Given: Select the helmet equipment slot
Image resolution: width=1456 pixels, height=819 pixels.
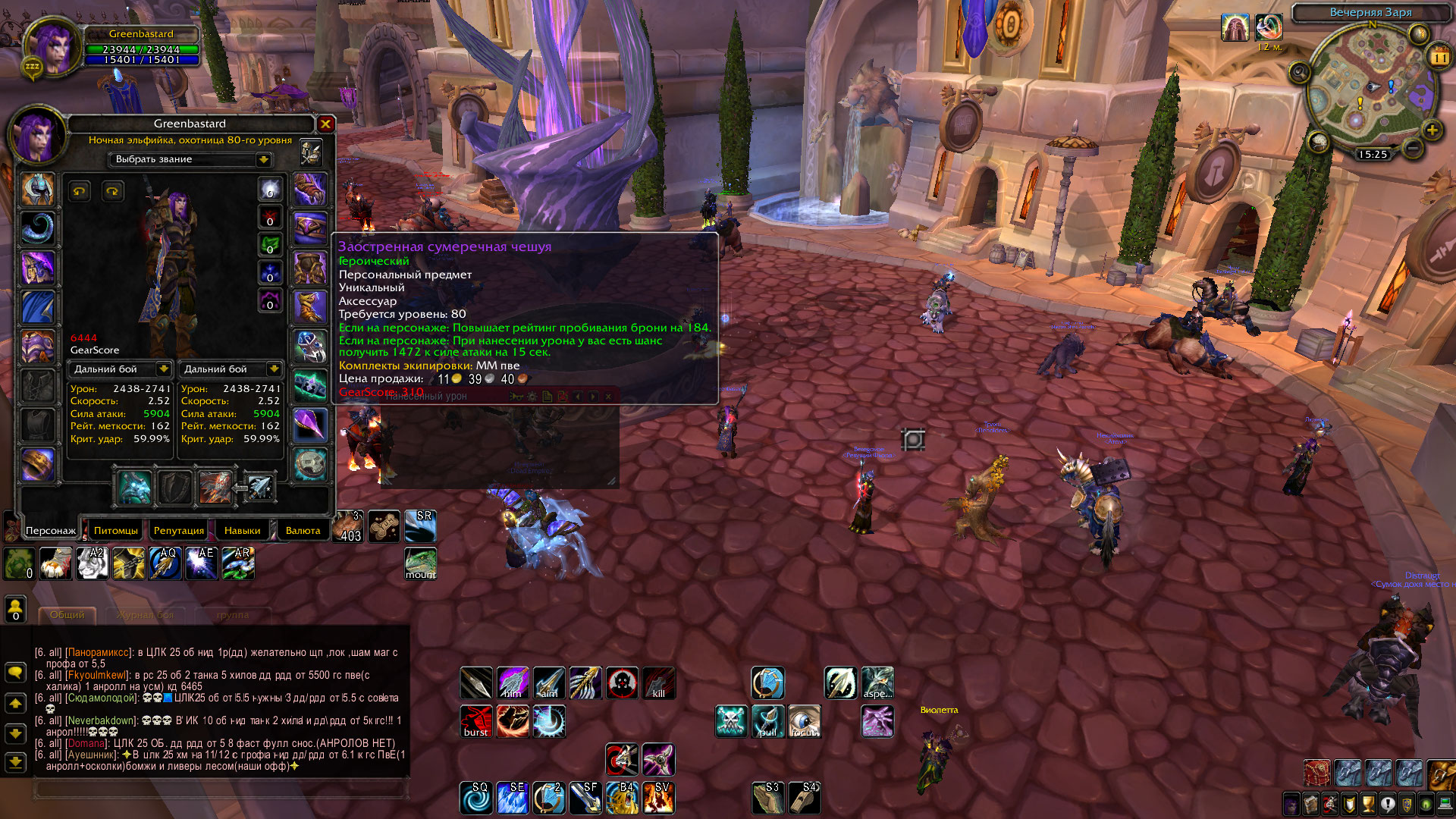Looking at the screenshot, I should pos(37,190).
